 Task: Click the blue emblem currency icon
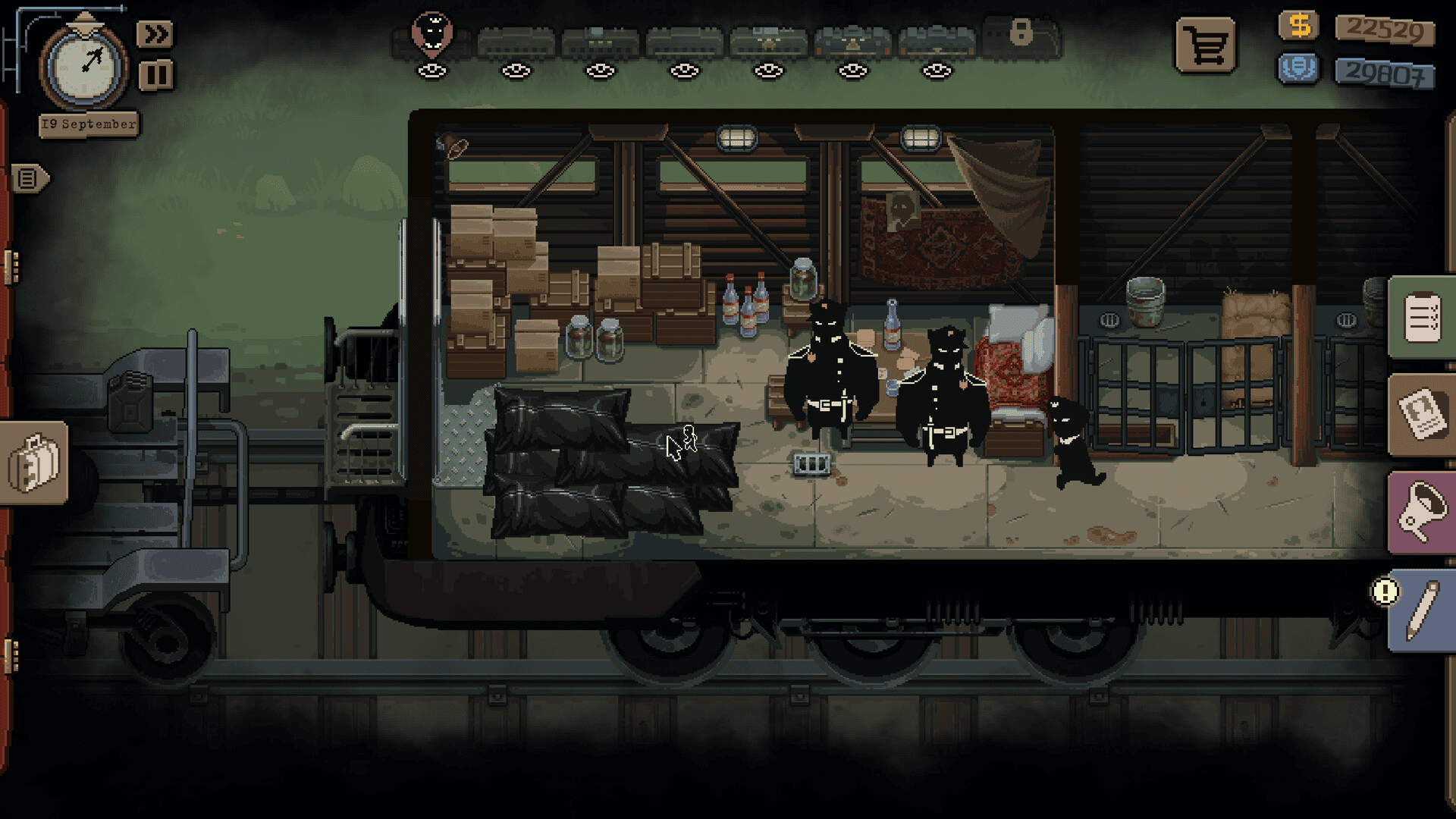tap(1299, 69)
